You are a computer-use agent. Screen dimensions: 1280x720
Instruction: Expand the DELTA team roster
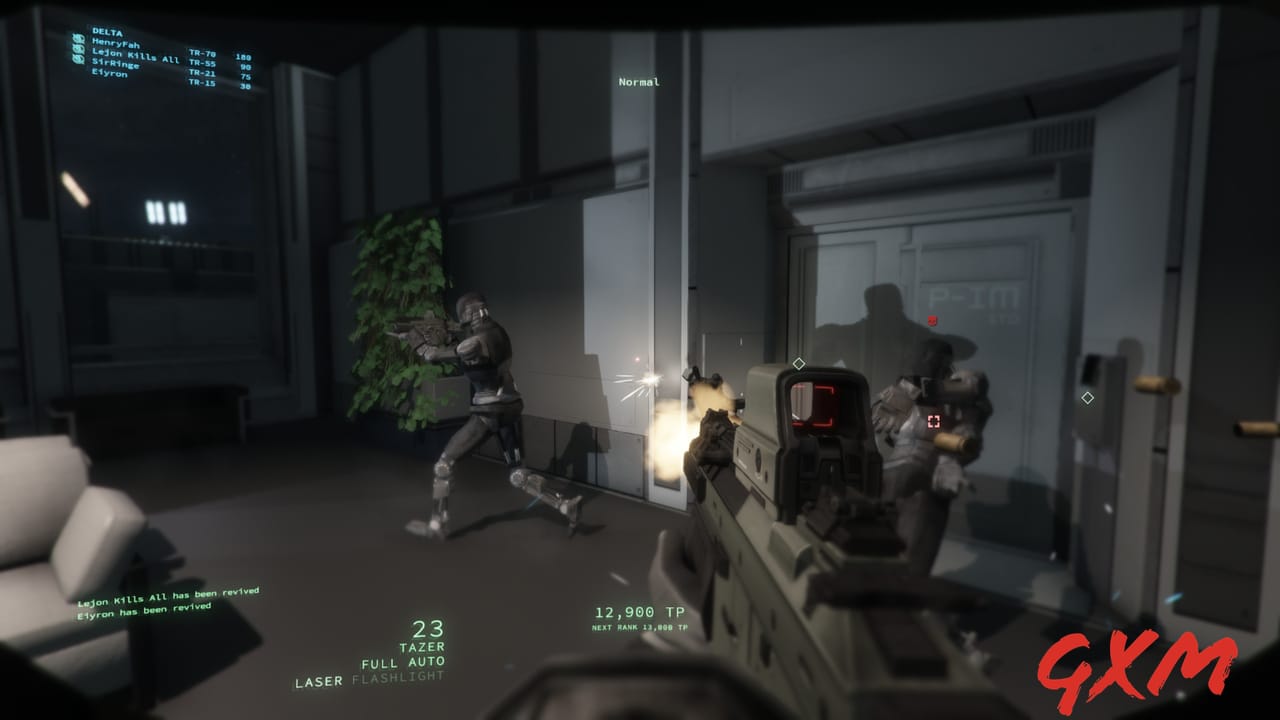pyautogui.click(x=105, y=30)
